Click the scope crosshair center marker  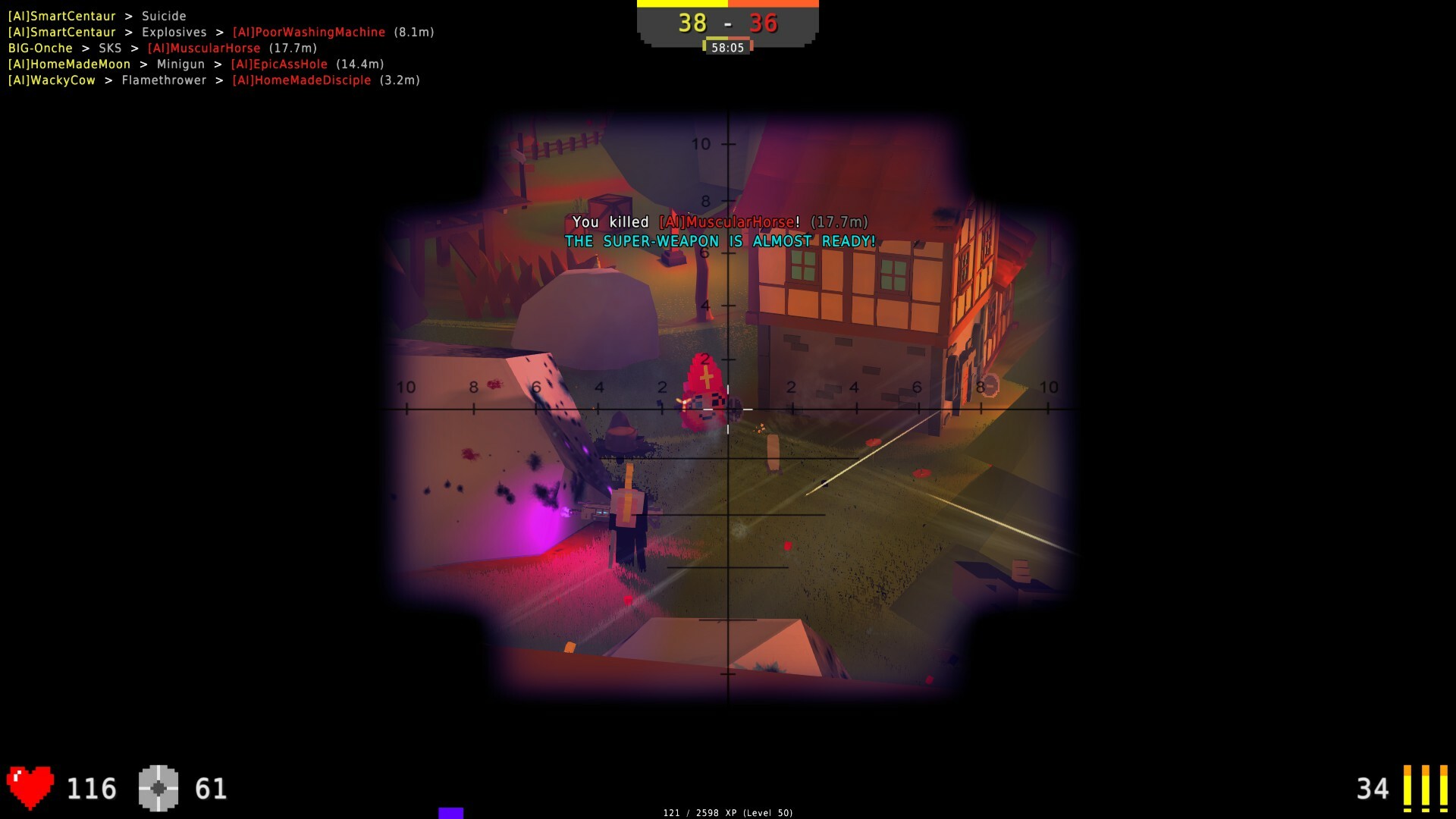point(728,409)
